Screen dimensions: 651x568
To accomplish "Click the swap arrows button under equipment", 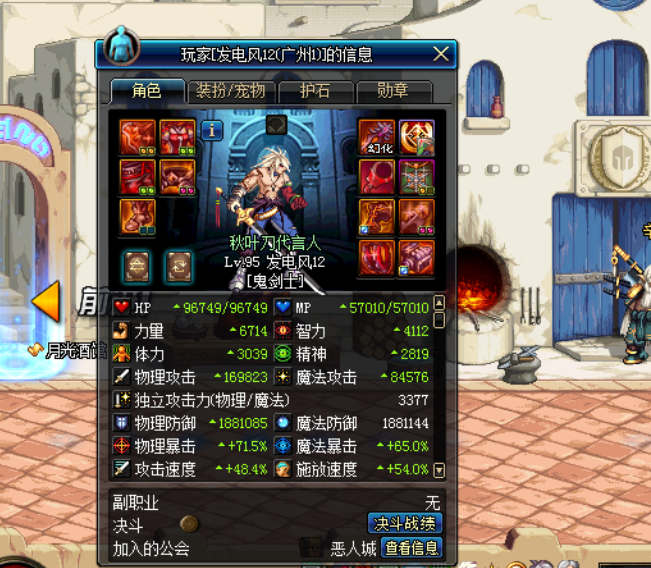I will coord(178,265).
